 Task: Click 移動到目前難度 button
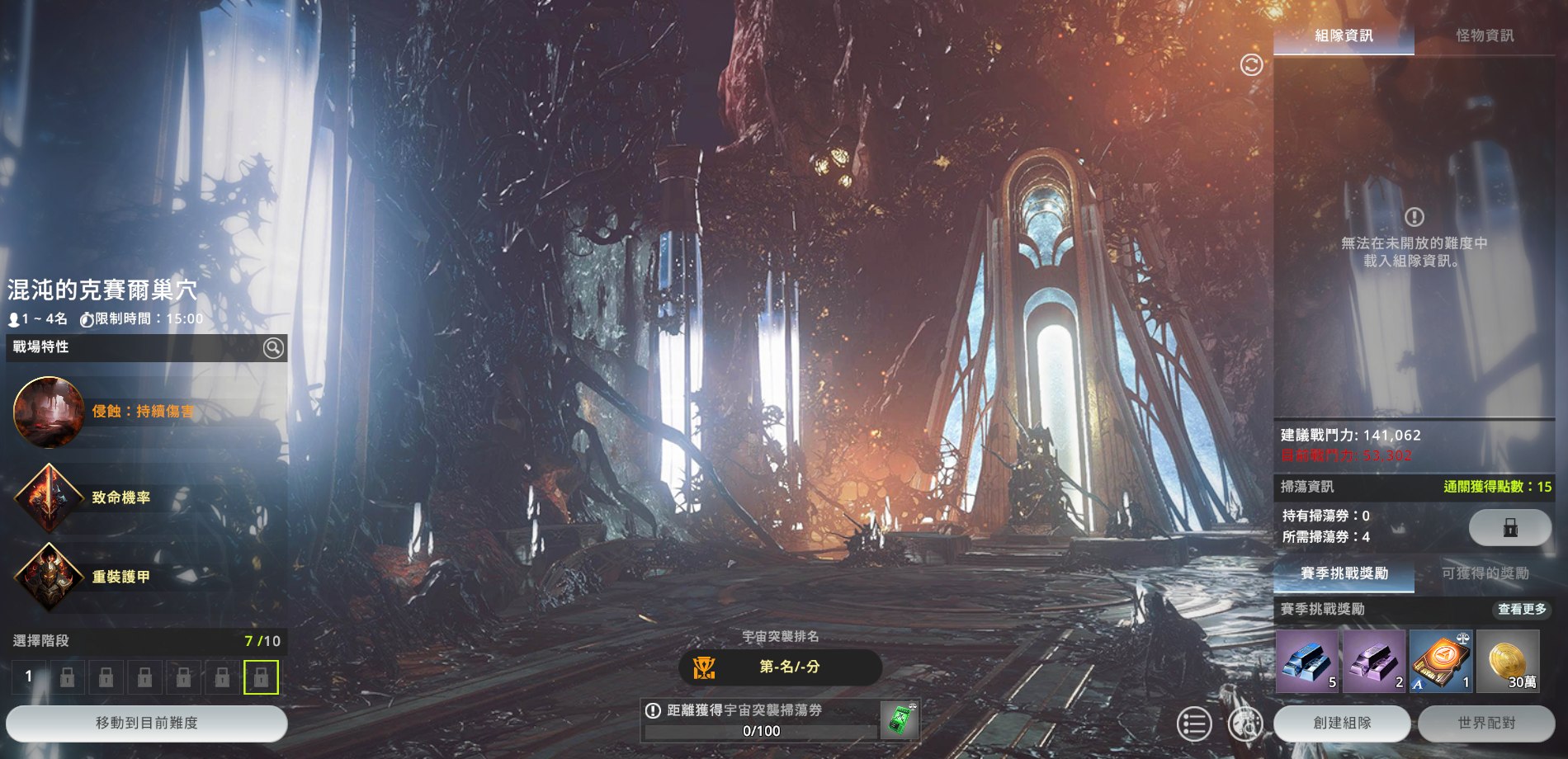tap(147, 724)
